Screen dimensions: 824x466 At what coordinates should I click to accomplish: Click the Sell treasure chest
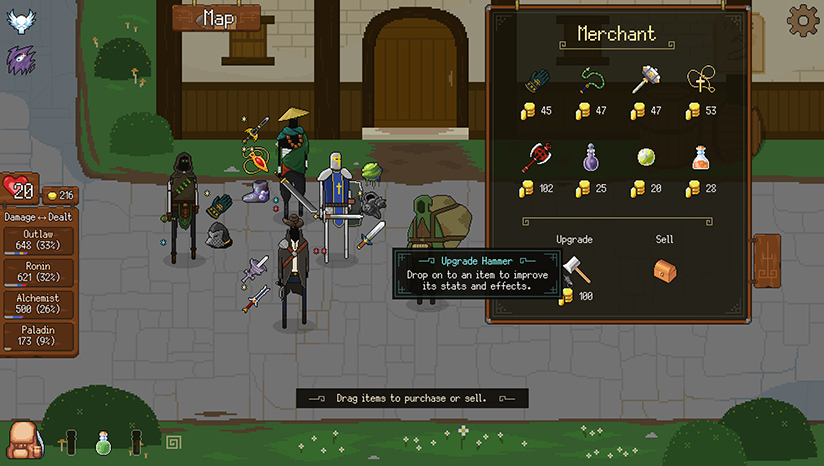pyautogui.click(x=665, y=270)
